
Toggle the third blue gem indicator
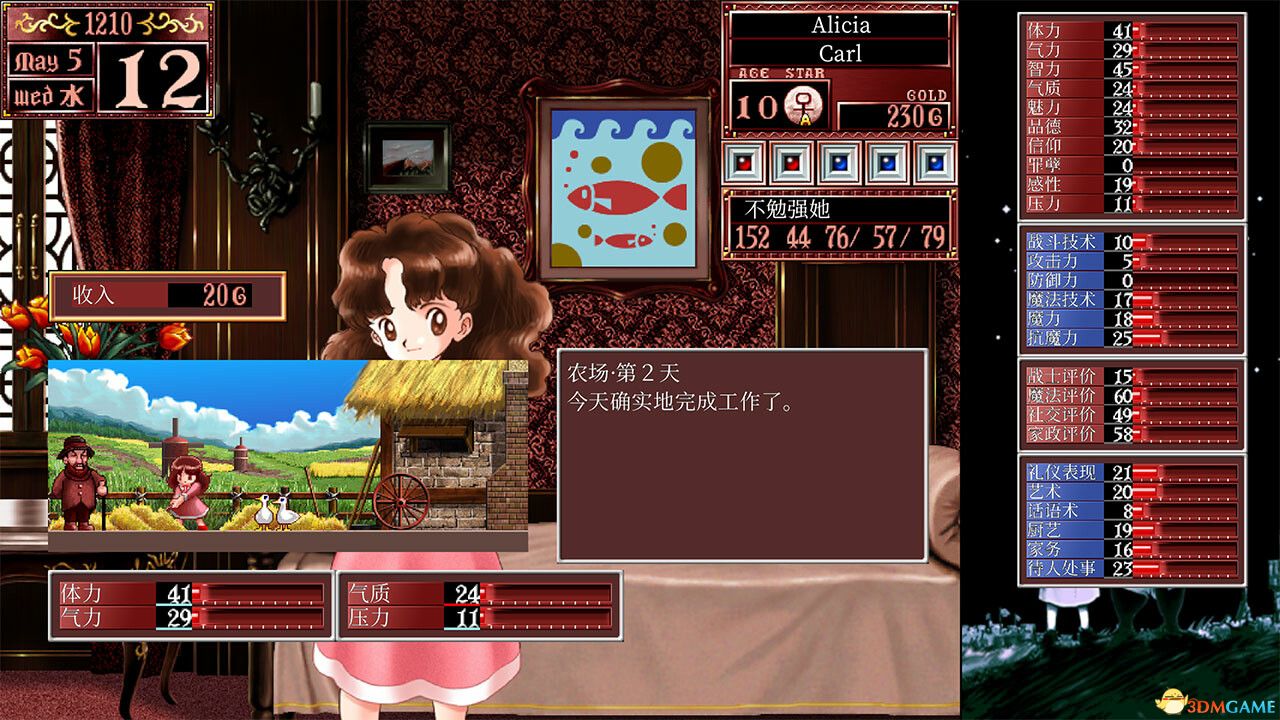click(x=839, y=160)
